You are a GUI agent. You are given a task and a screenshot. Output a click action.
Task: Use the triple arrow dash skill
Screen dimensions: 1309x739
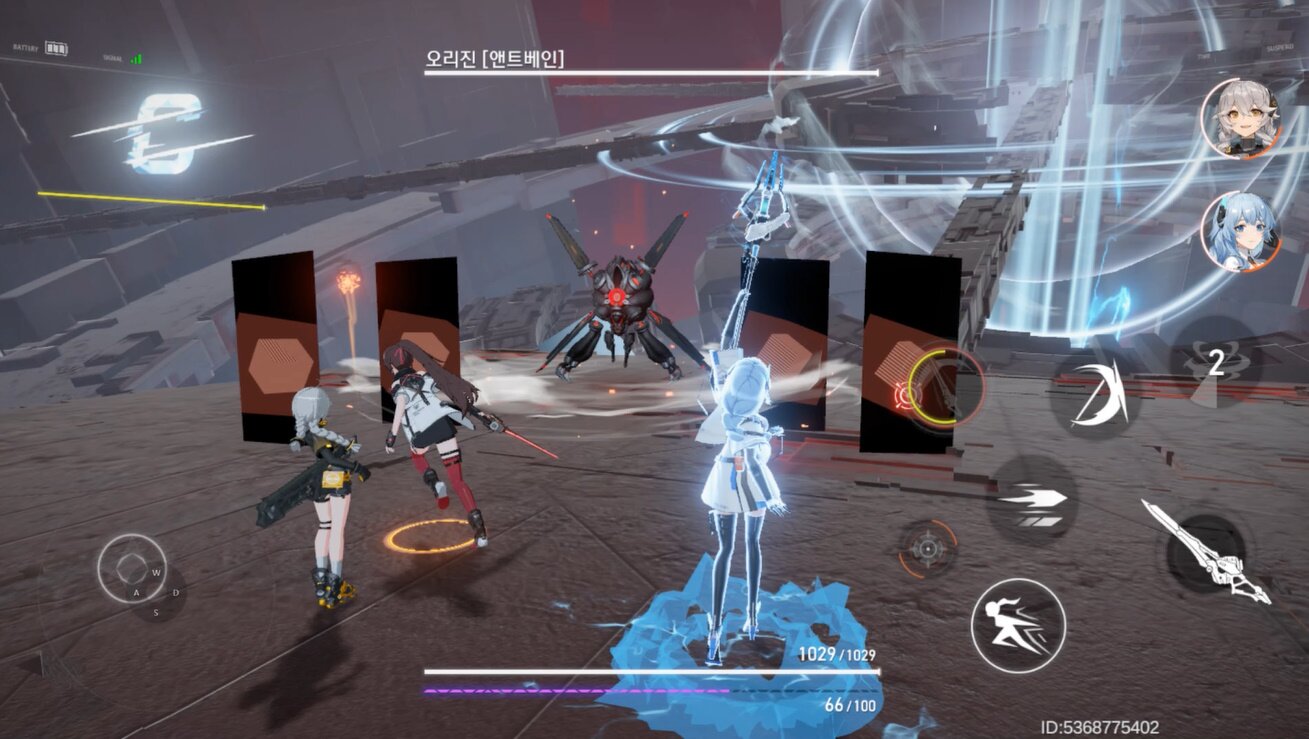click(1032, 499)
